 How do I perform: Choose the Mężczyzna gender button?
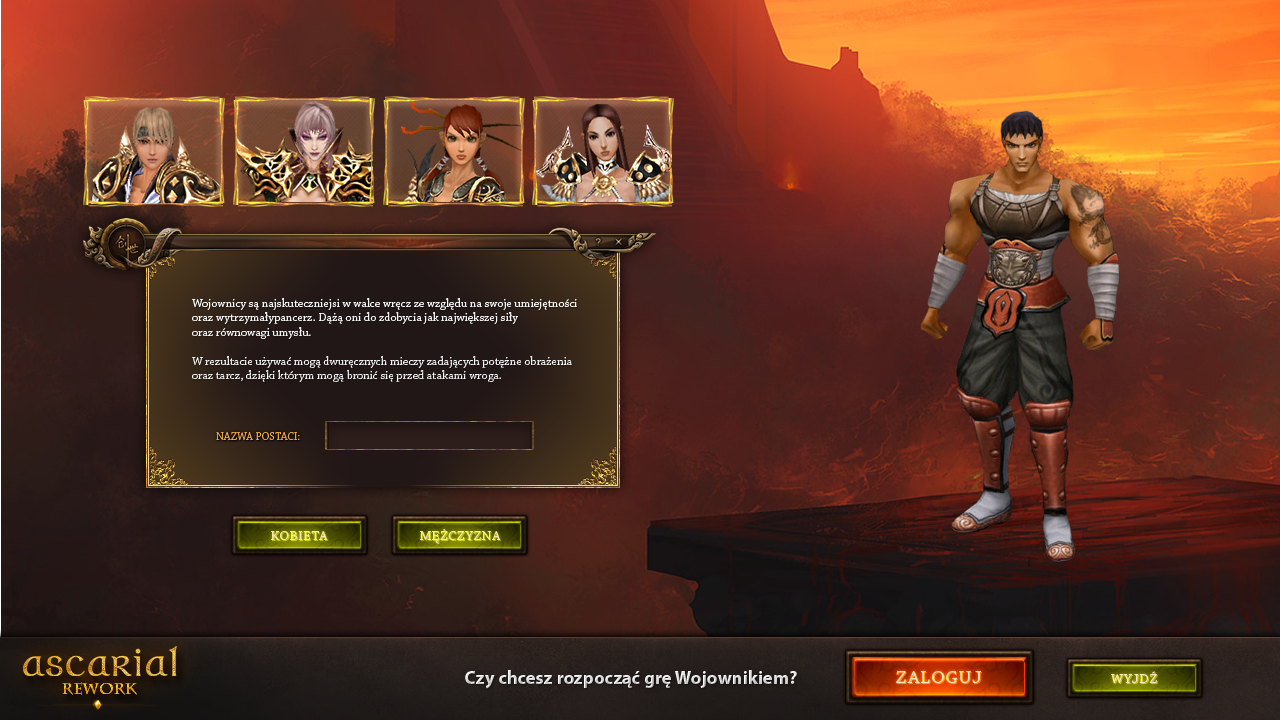tap(459, 535)
